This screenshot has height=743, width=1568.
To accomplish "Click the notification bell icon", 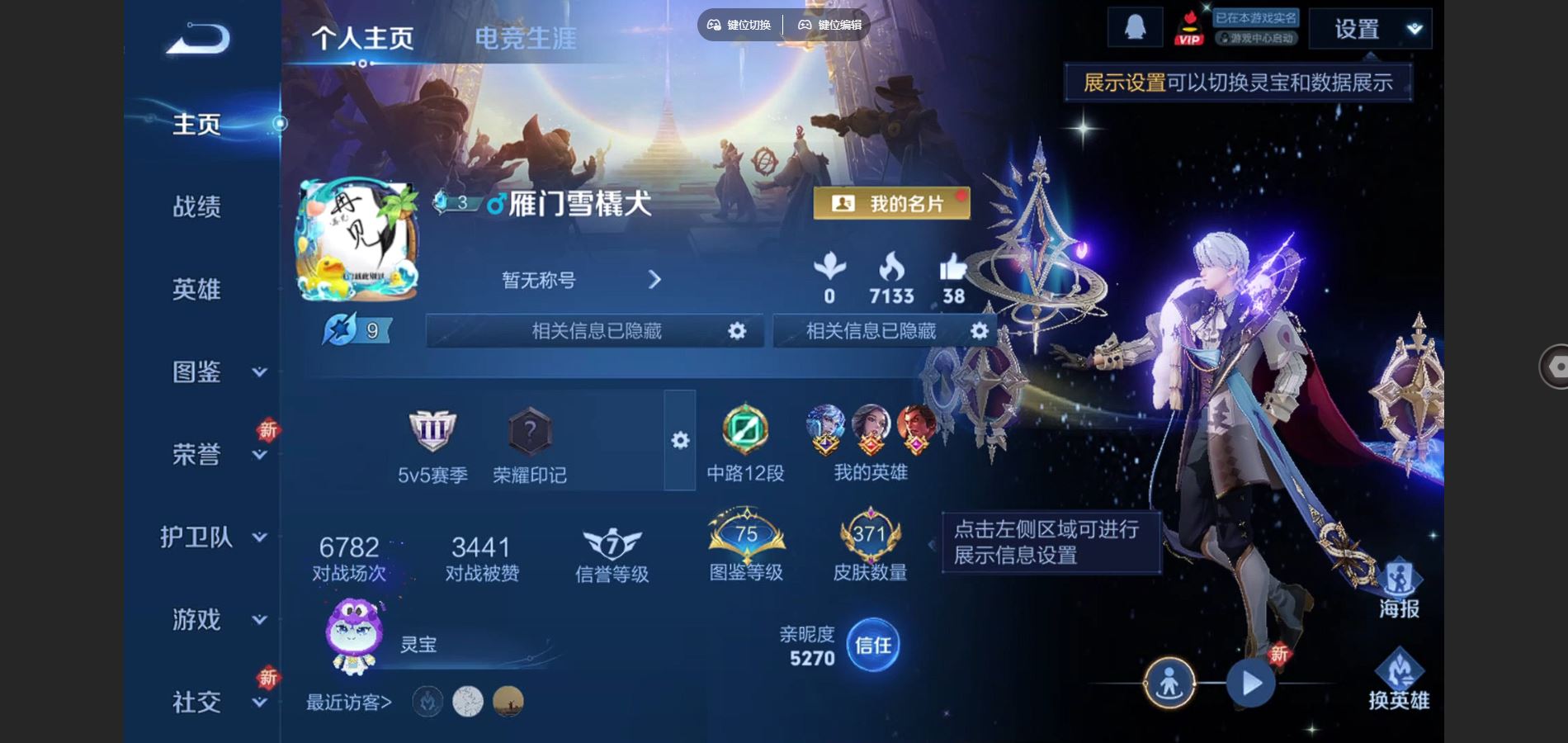I will (1136, 26).
